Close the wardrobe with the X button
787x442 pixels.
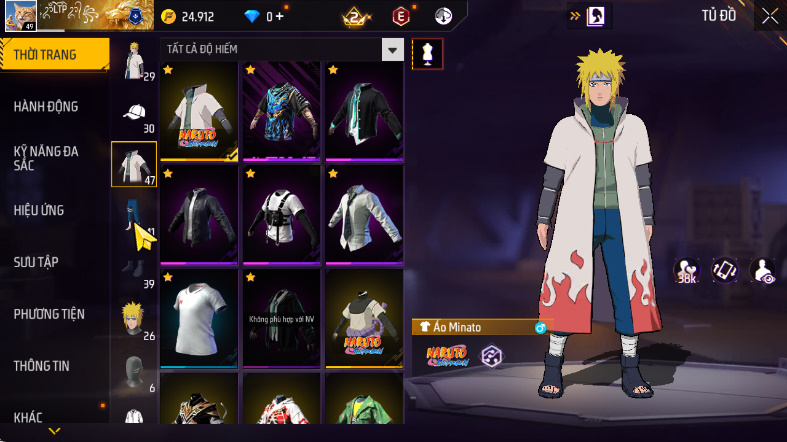pos(769,16)
